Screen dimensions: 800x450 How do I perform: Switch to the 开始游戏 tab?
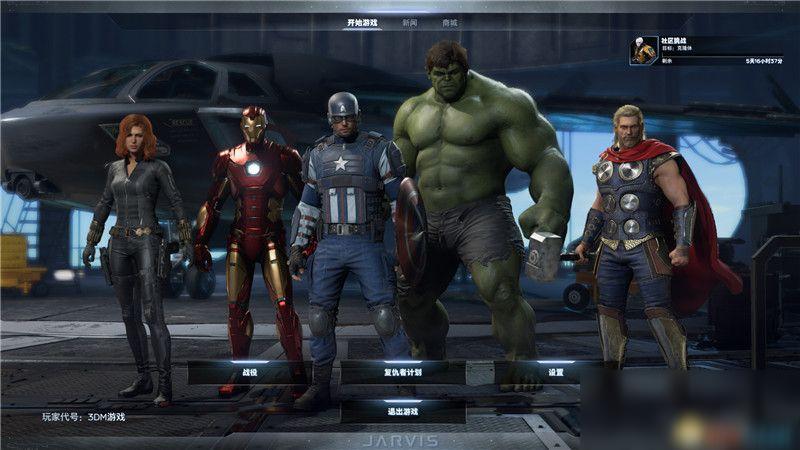click(362, 22)
